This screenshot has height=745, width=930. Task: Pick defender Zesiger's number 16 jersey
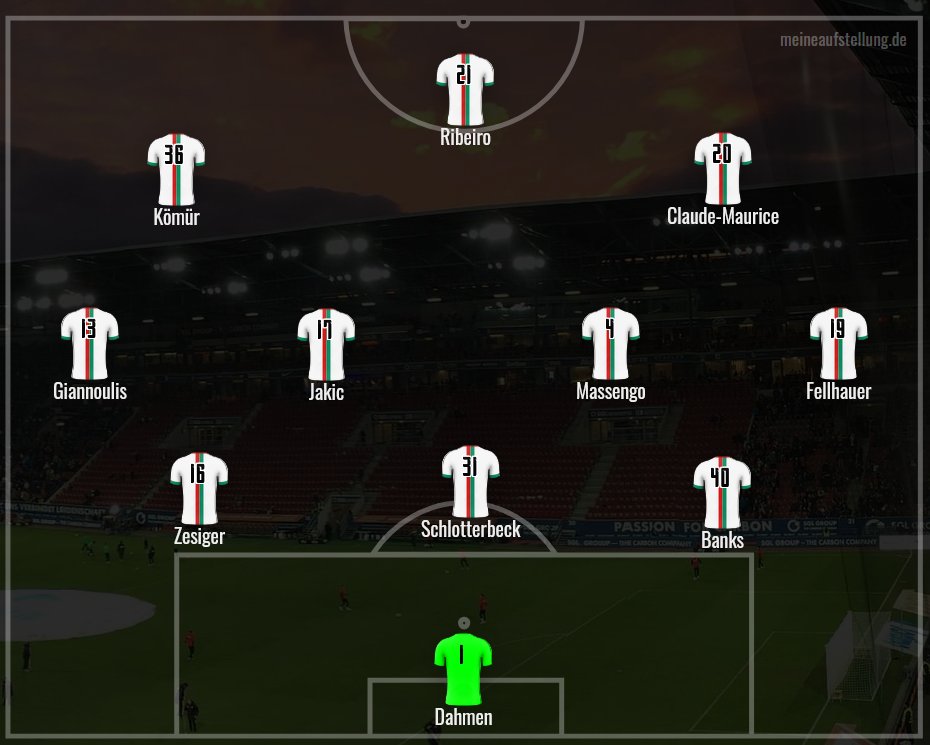(198, 488)
